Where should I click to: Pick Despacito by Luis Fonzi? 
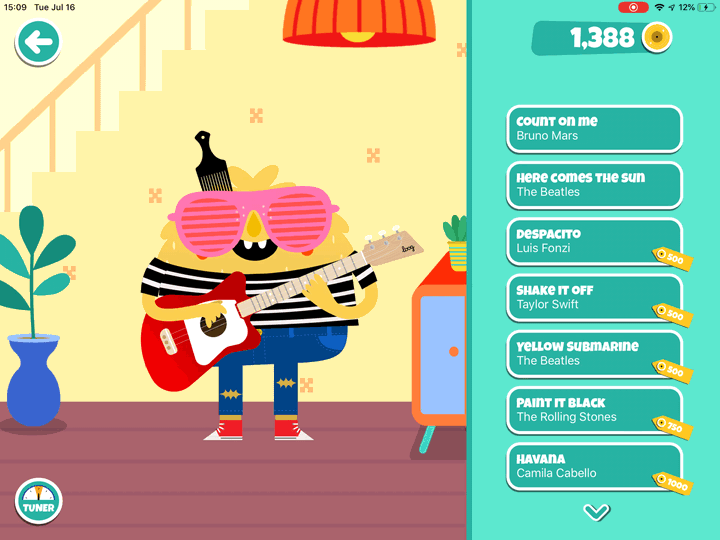pos(594,241)
